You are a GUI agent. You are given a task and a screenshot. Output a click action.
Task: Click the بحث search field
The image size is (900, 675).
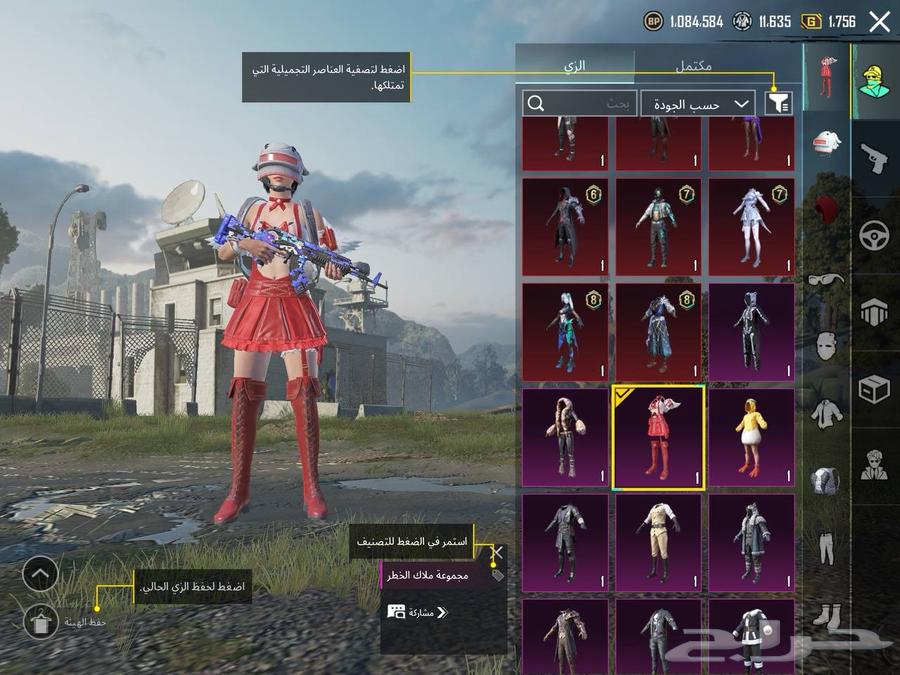coord(580,103)
